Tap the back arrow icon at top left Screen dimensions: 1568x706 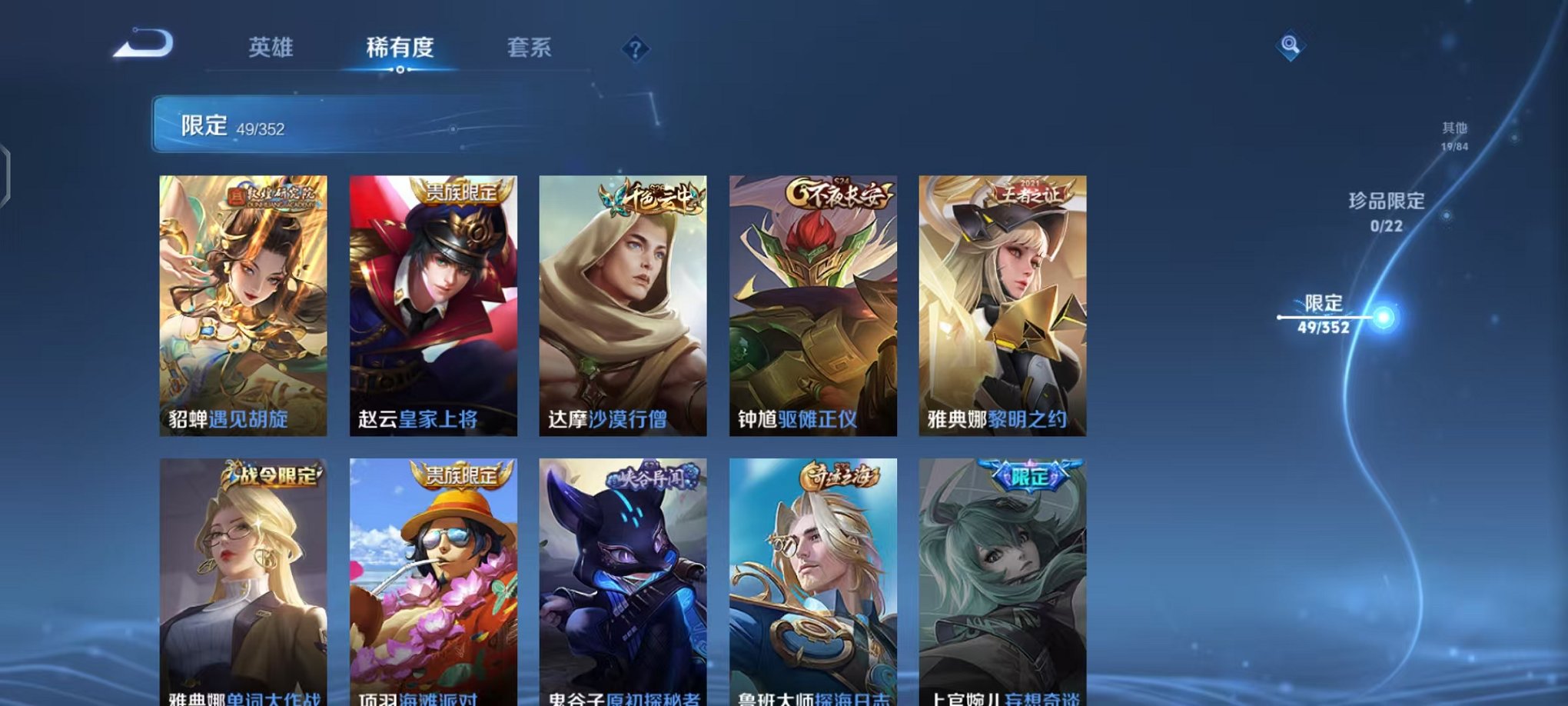pyautogui.click(x=142, y=46)
